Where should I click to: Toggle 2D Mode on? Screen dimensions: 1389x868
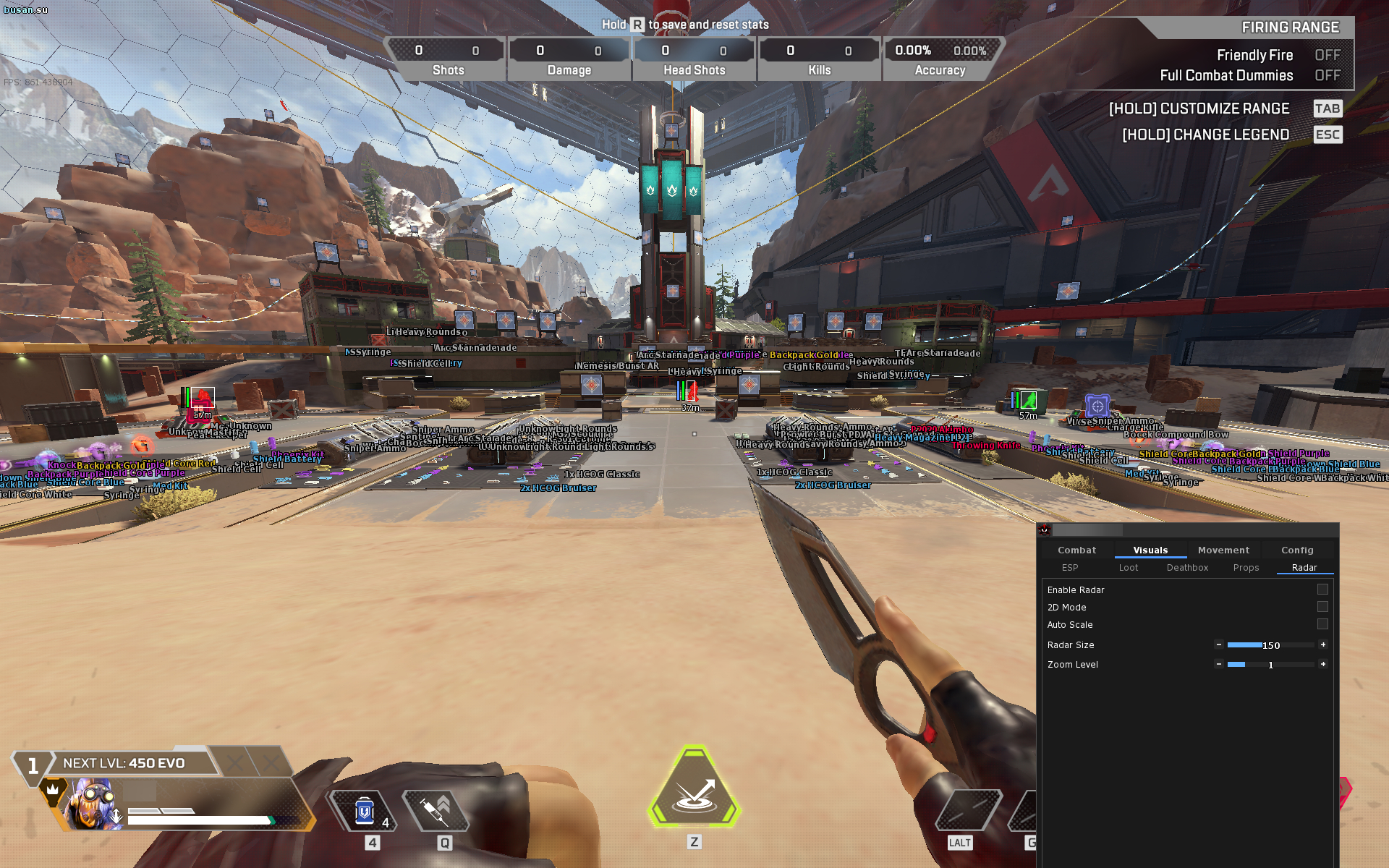point(1323,607)
